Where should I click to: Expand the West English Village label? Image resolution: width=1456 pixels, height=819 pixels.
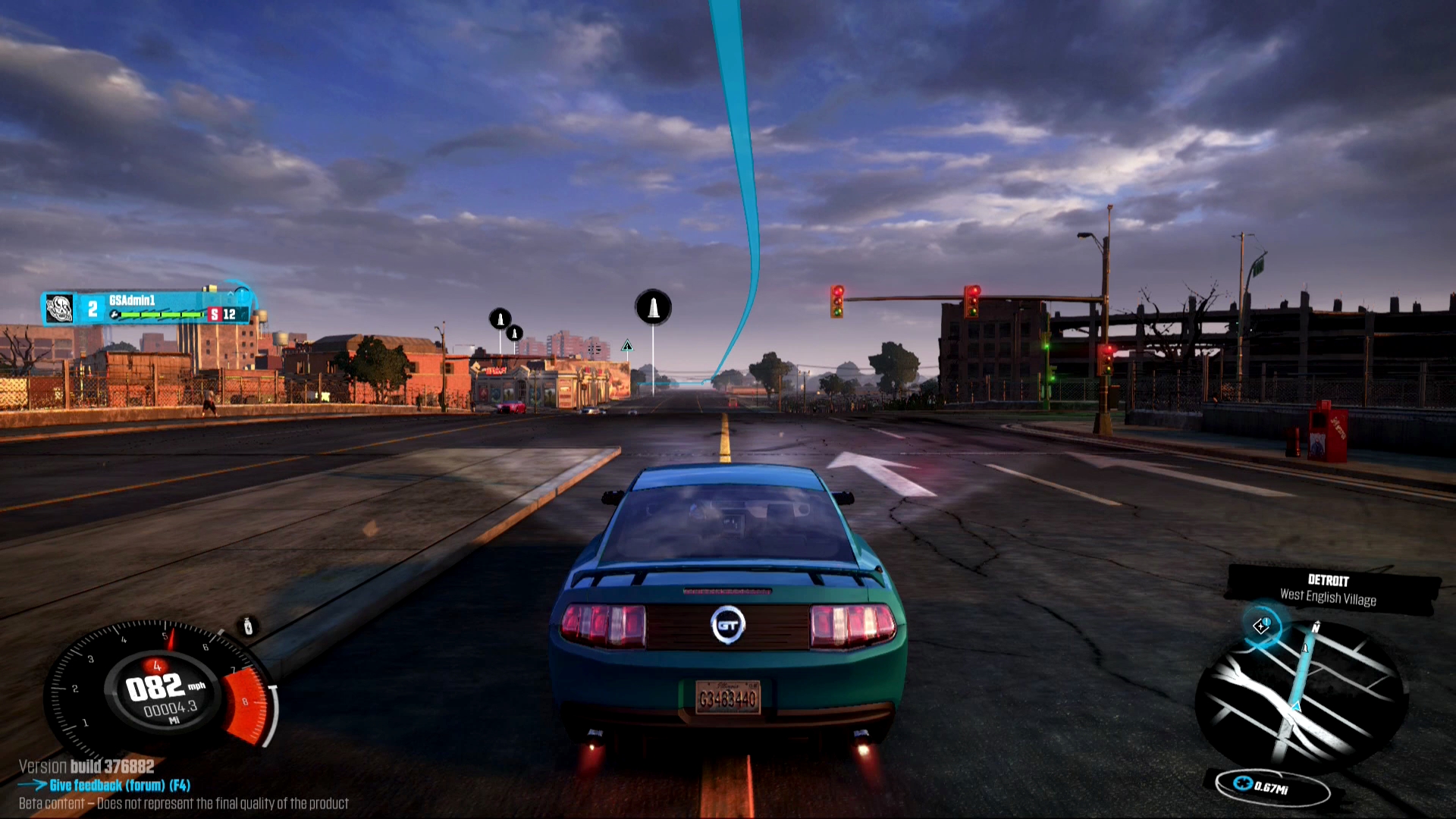(1328, 598)
